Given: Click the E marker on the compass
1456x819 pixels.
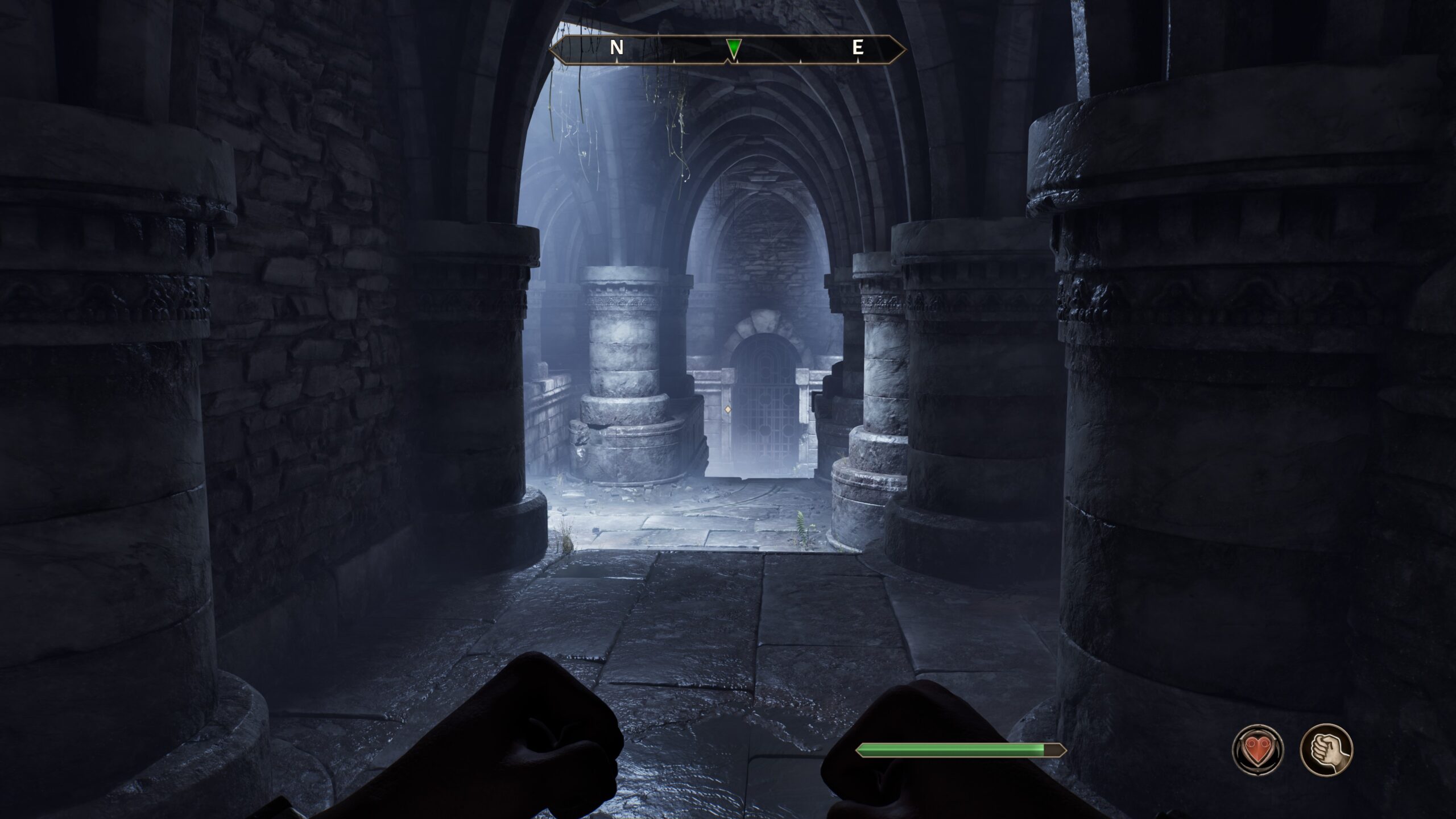Looking at the screenshot, I should [x=859, y=48].
